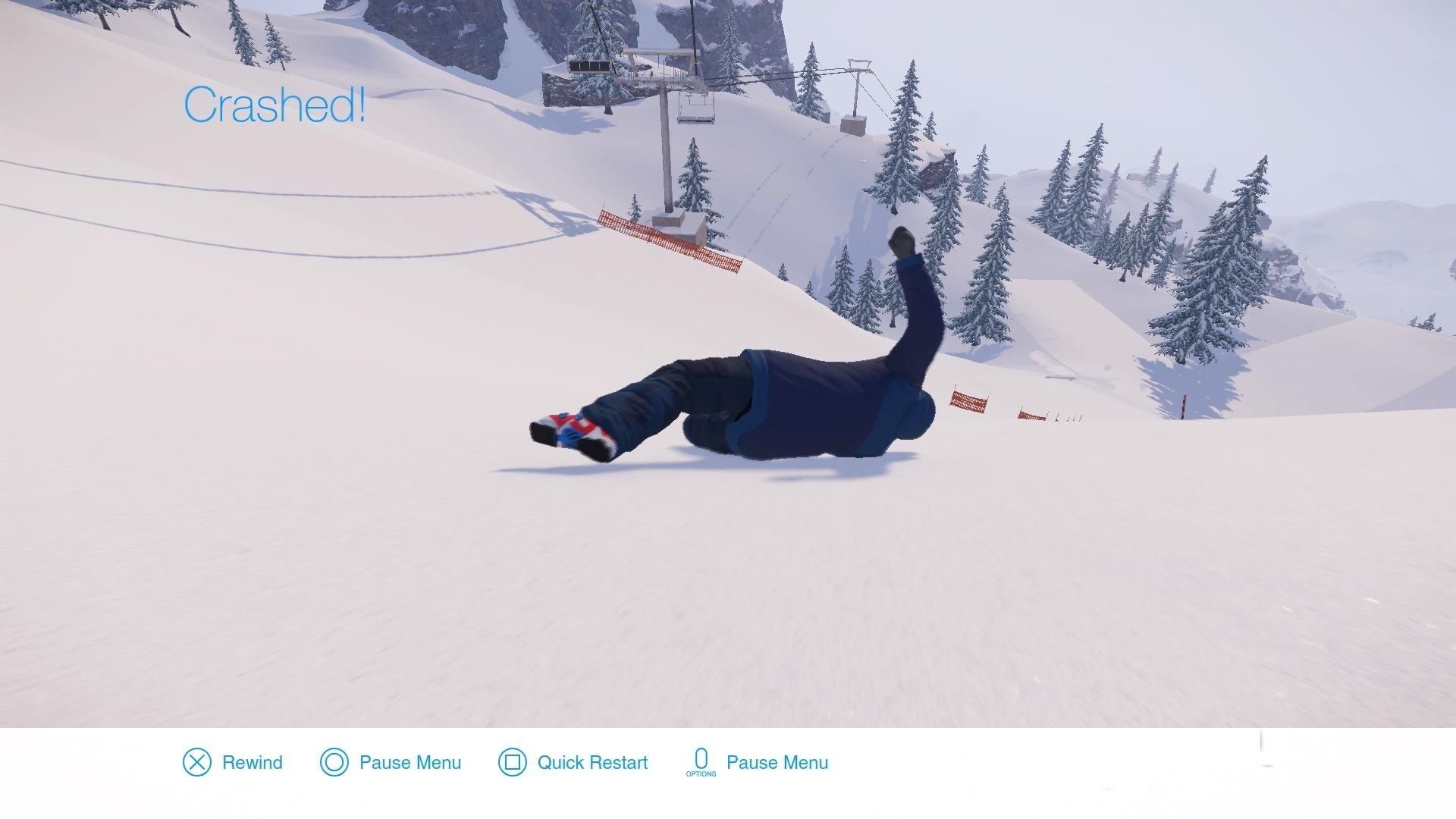Click the first Pause Menu label
The height and width of the screenshot is (819, 1456).
(410, 763)
